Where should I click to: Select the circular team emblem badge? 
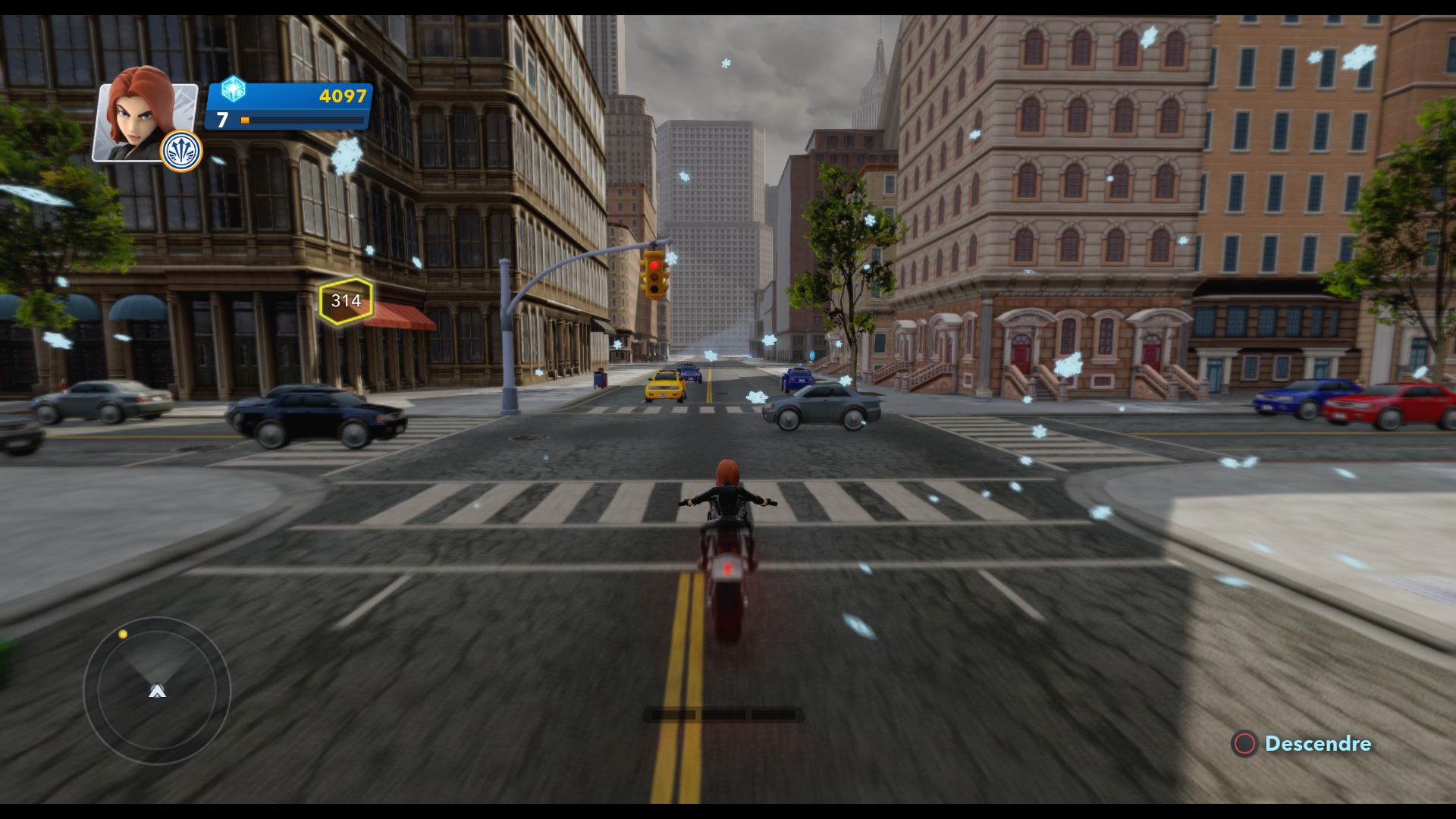182,151
